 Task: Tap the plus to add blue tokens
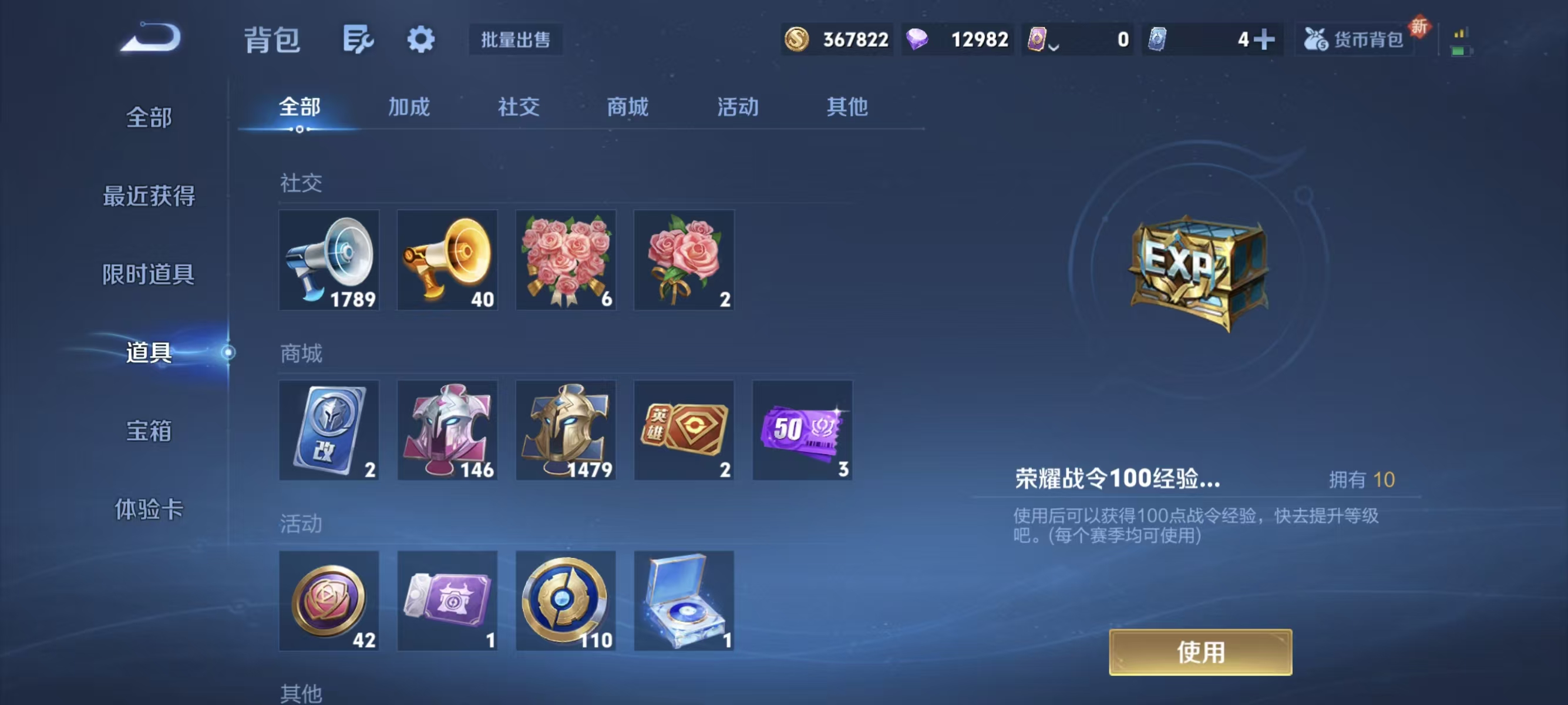click(1263, 39)
